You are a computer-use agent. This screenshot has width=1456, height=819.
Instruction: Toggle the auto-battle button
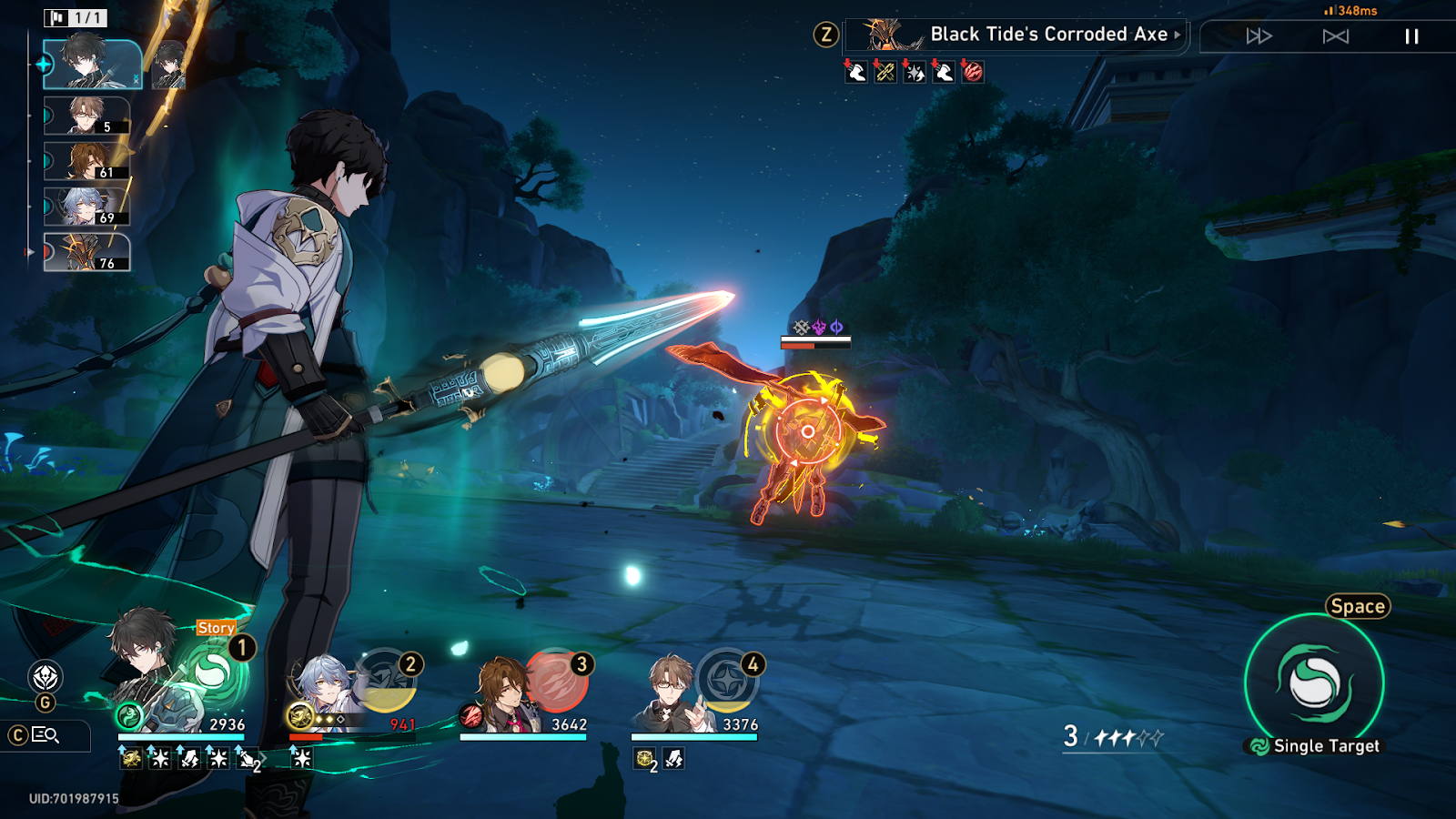coord(1335,36)
